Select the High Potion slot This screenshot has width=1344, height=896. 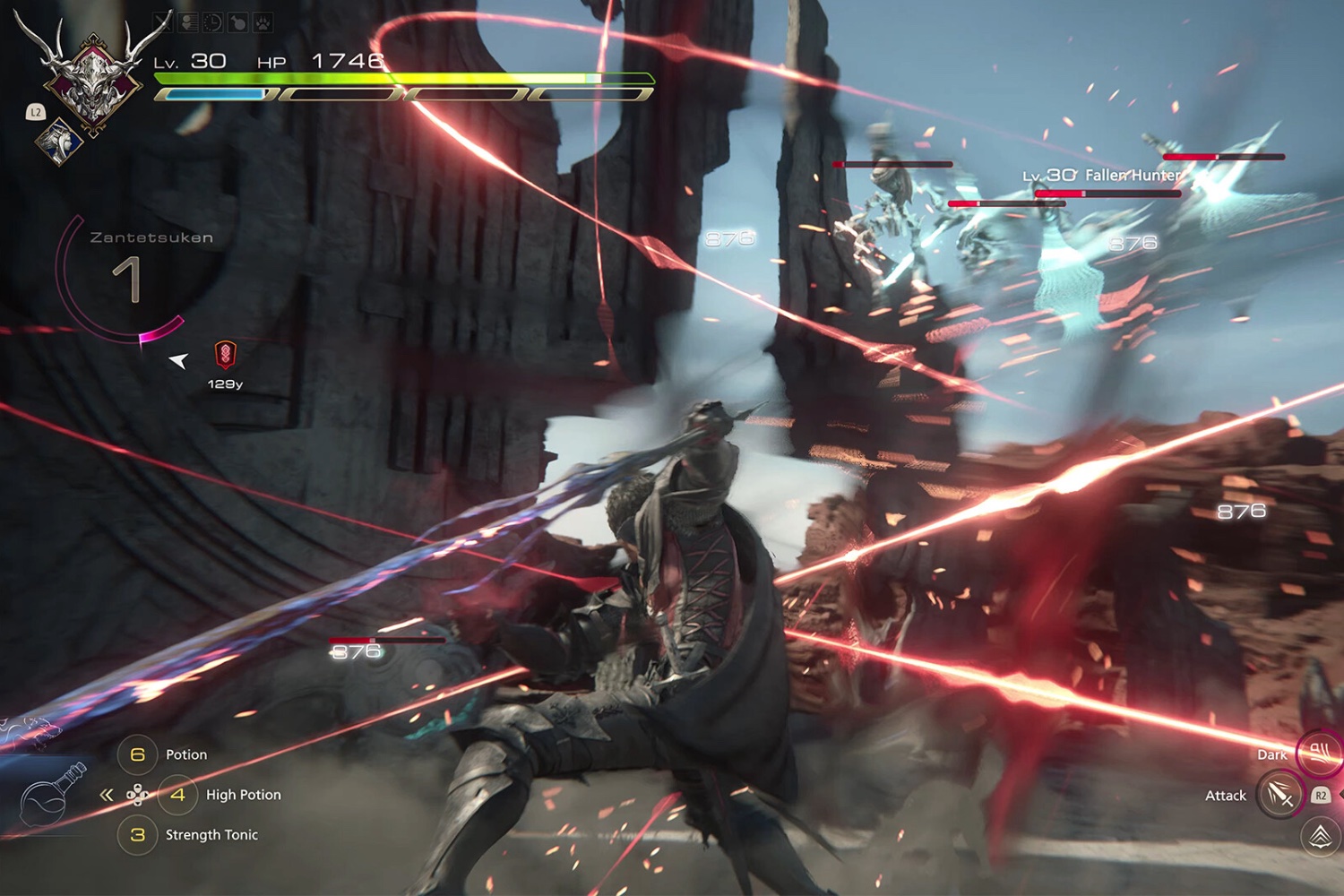[178, 795]
